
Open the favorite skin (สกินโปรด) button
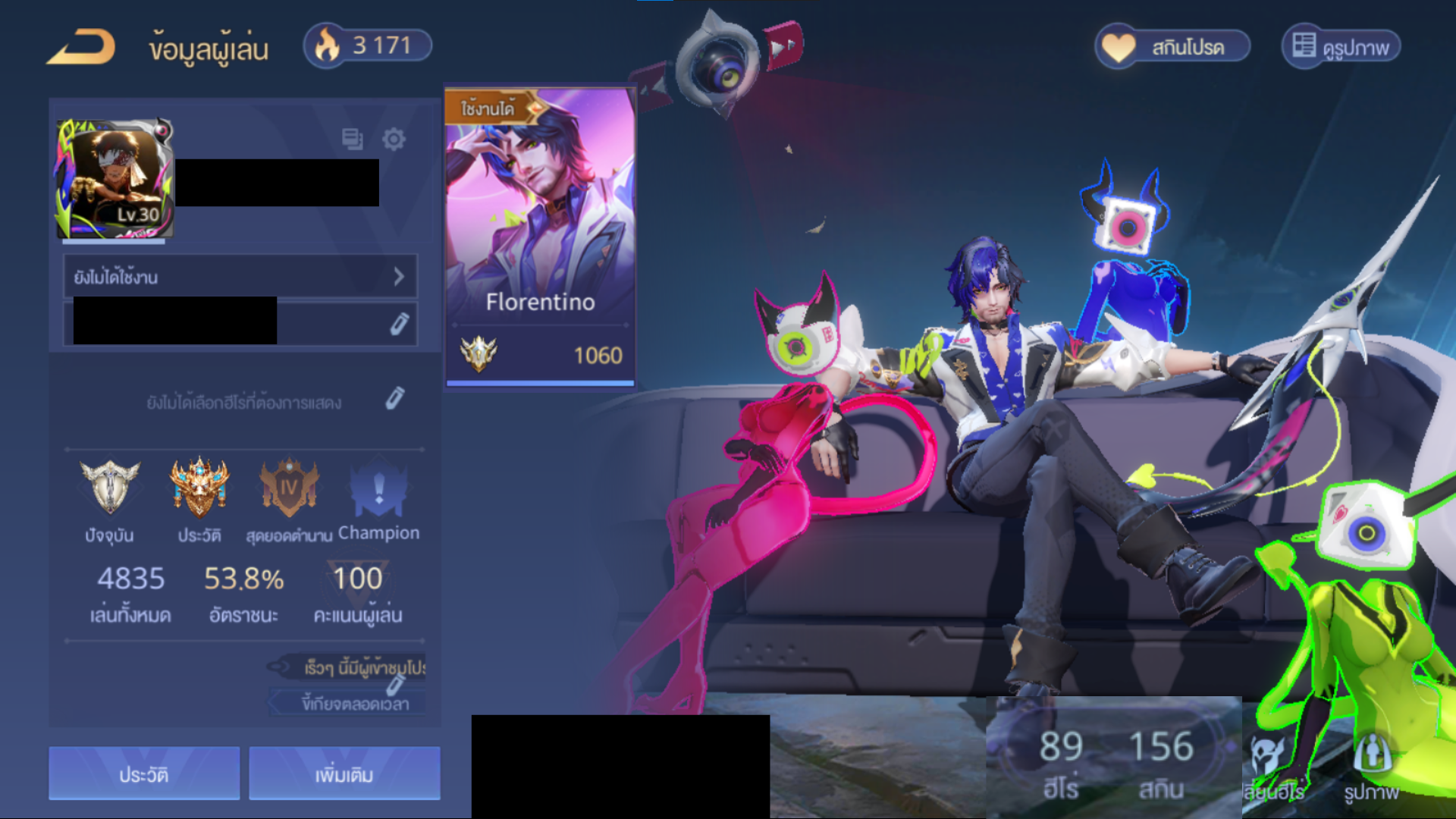(1172, 47)
